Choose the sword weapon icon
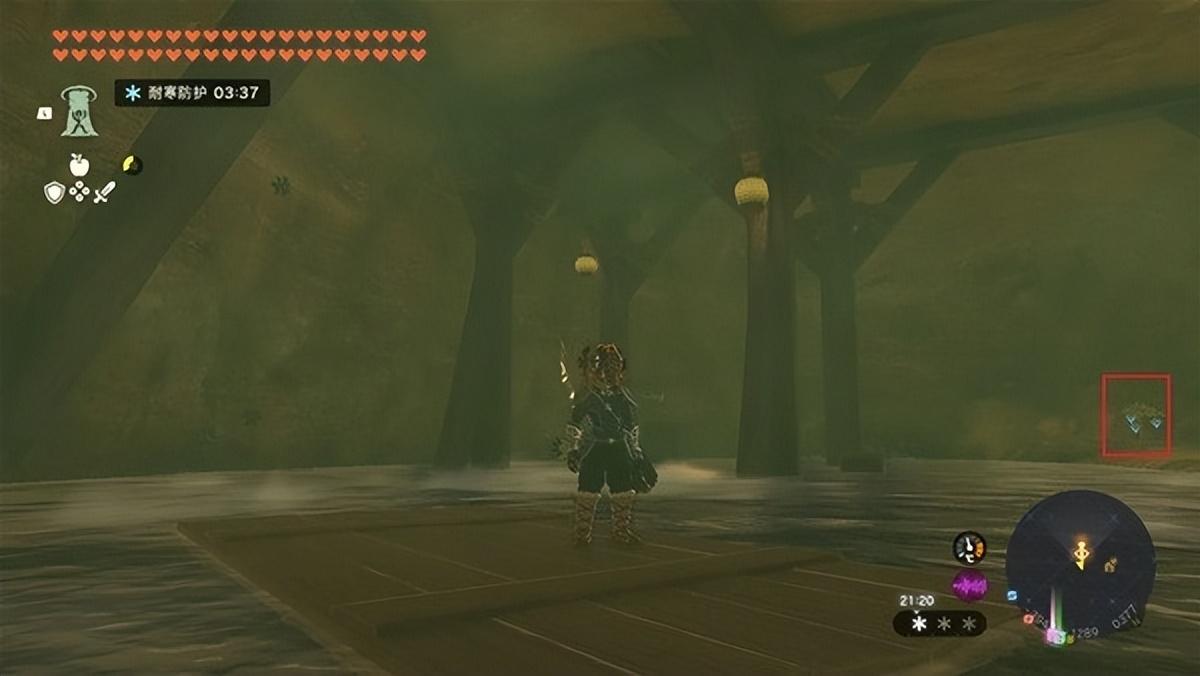Viewport: 1200px width, 676px height. click(x=104, y=192)
